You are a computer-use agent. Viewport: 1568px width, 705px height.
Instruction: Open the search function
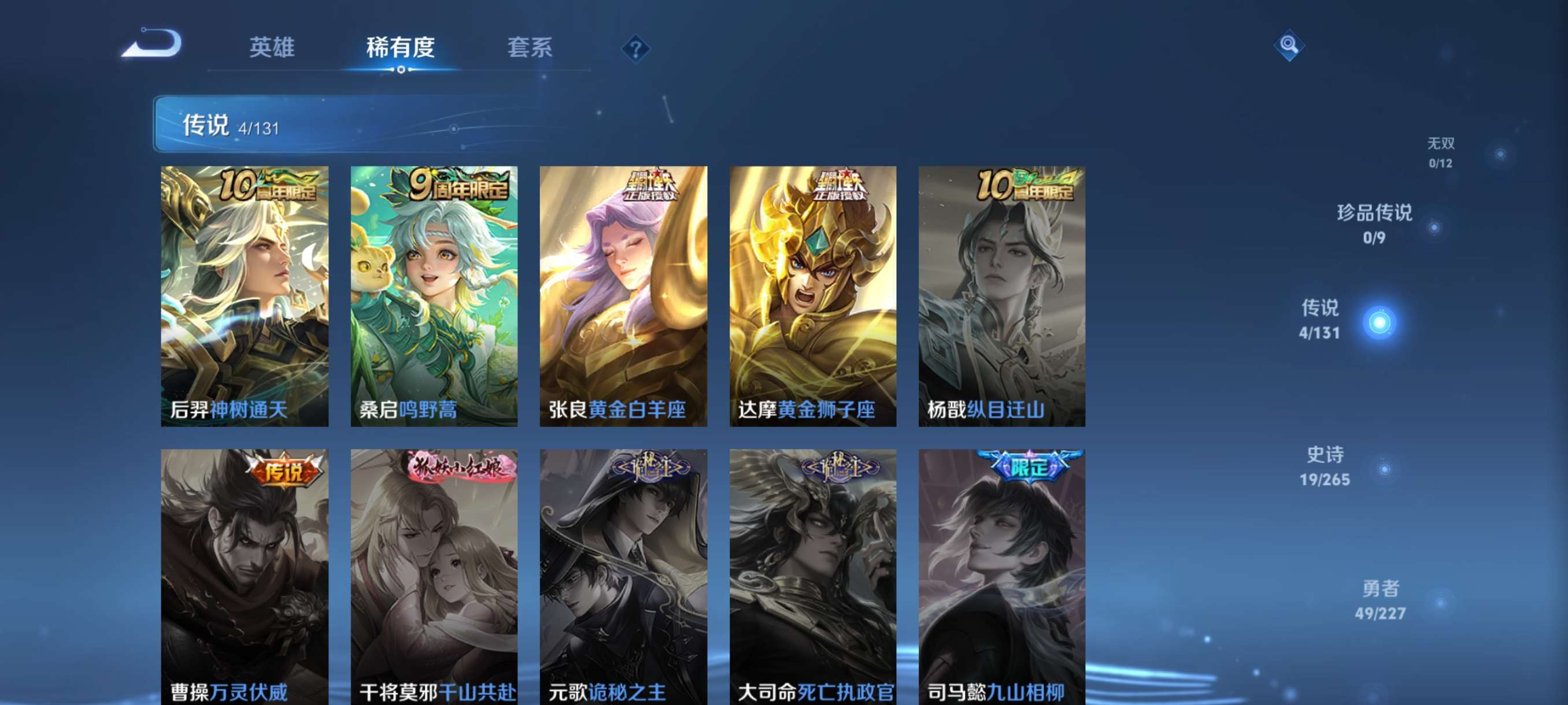click(x=1290, y=46)
